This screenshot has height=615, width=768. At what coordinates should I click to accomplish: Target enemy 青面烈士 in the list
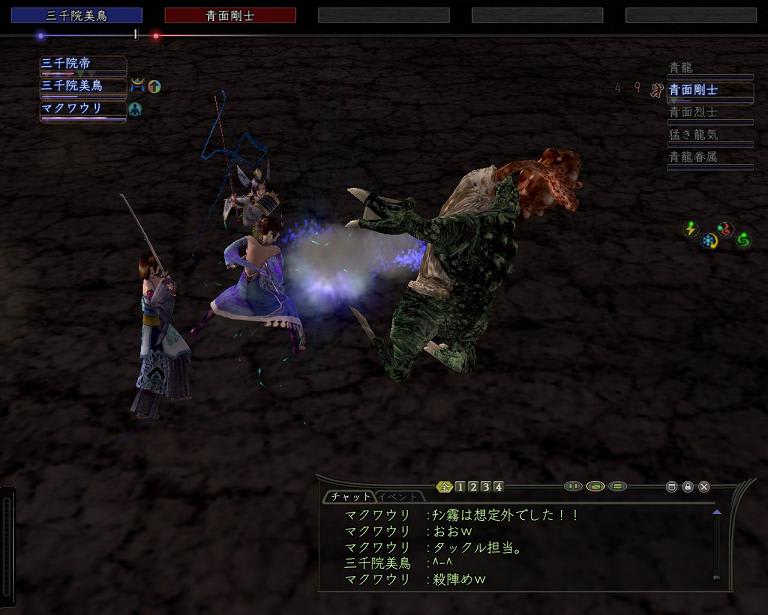click(x=709, y=112)
